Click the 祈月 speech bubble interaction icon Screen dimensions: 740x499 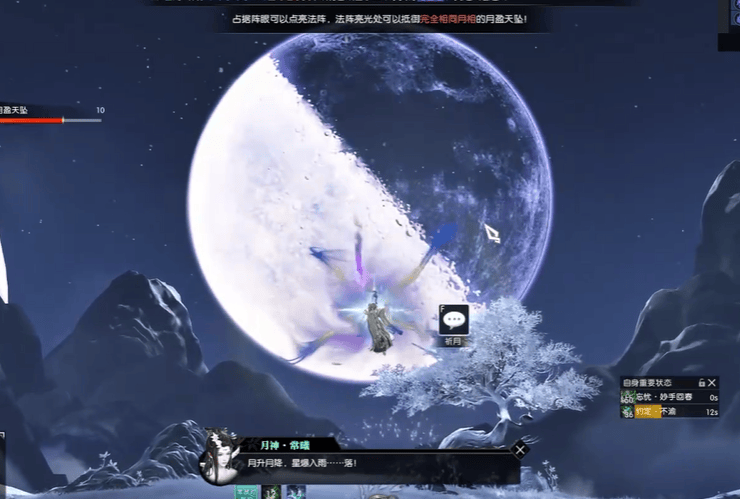[x=455, y=320]
